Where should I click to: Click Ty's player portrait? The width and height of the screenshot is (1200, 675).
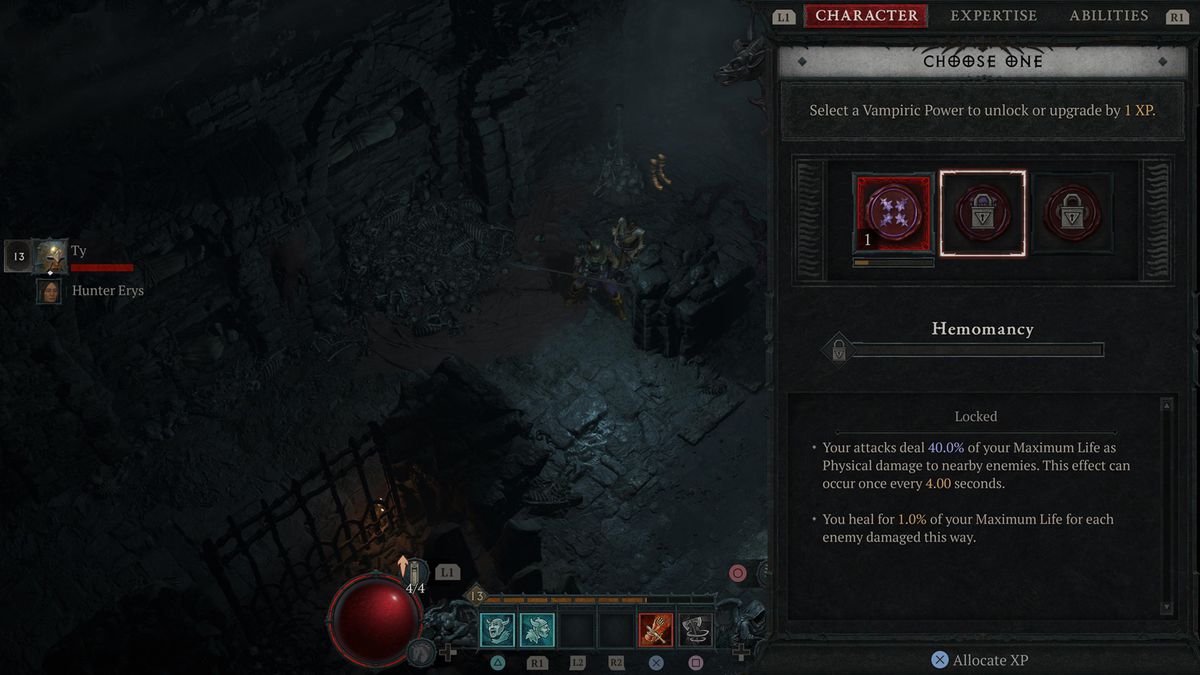50,257
